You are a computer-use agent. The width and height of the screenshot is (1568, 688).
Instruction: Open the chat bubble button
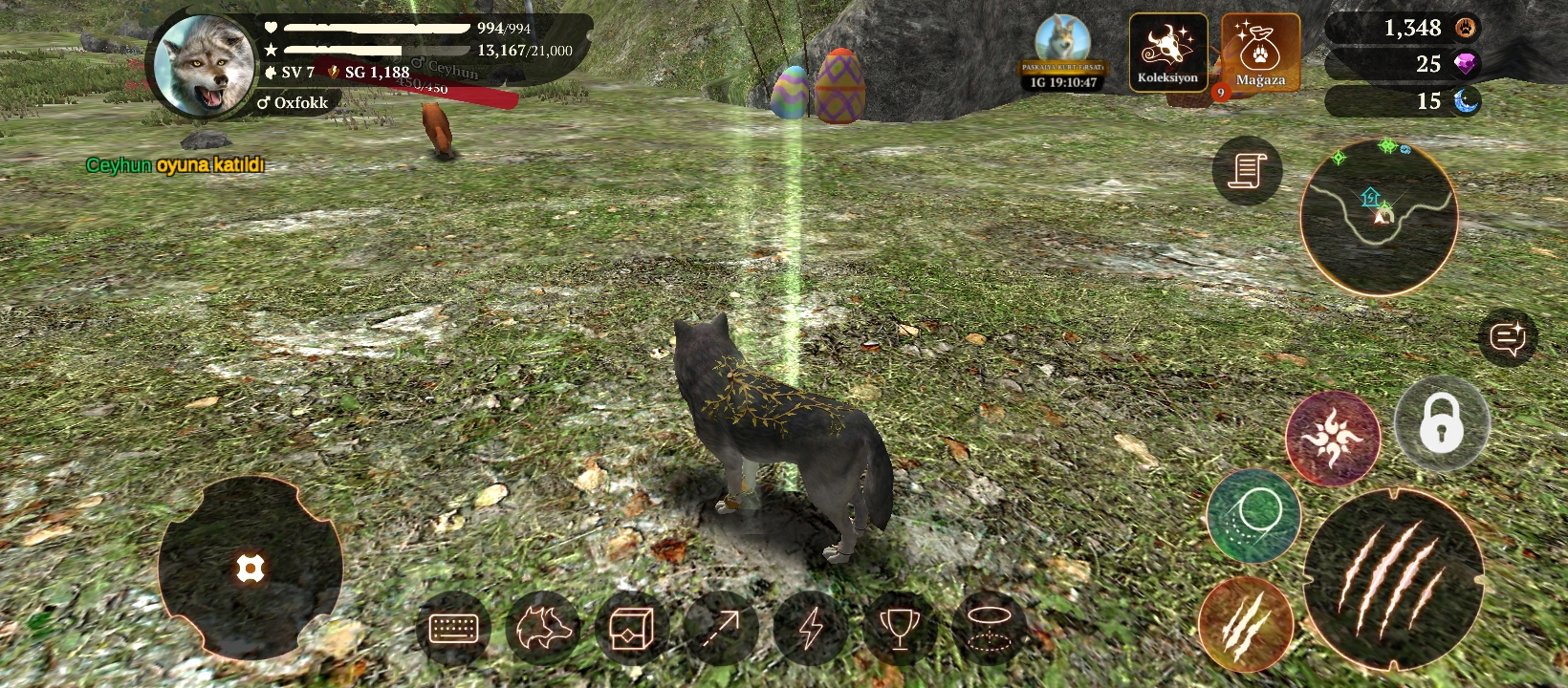[1508, 337]
